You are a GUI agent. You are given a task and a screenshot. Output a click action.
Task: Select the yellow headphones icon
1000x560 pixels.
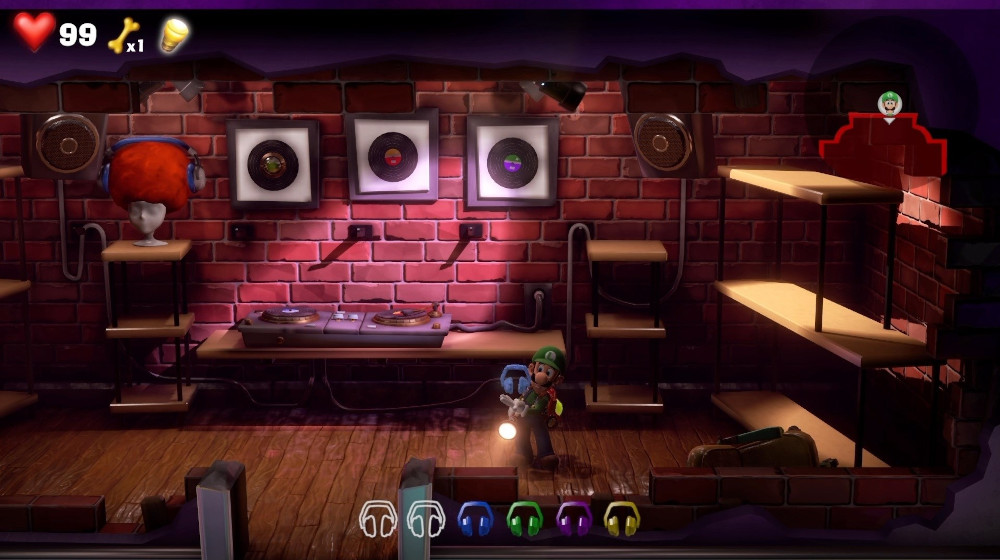tap(621, 518)
